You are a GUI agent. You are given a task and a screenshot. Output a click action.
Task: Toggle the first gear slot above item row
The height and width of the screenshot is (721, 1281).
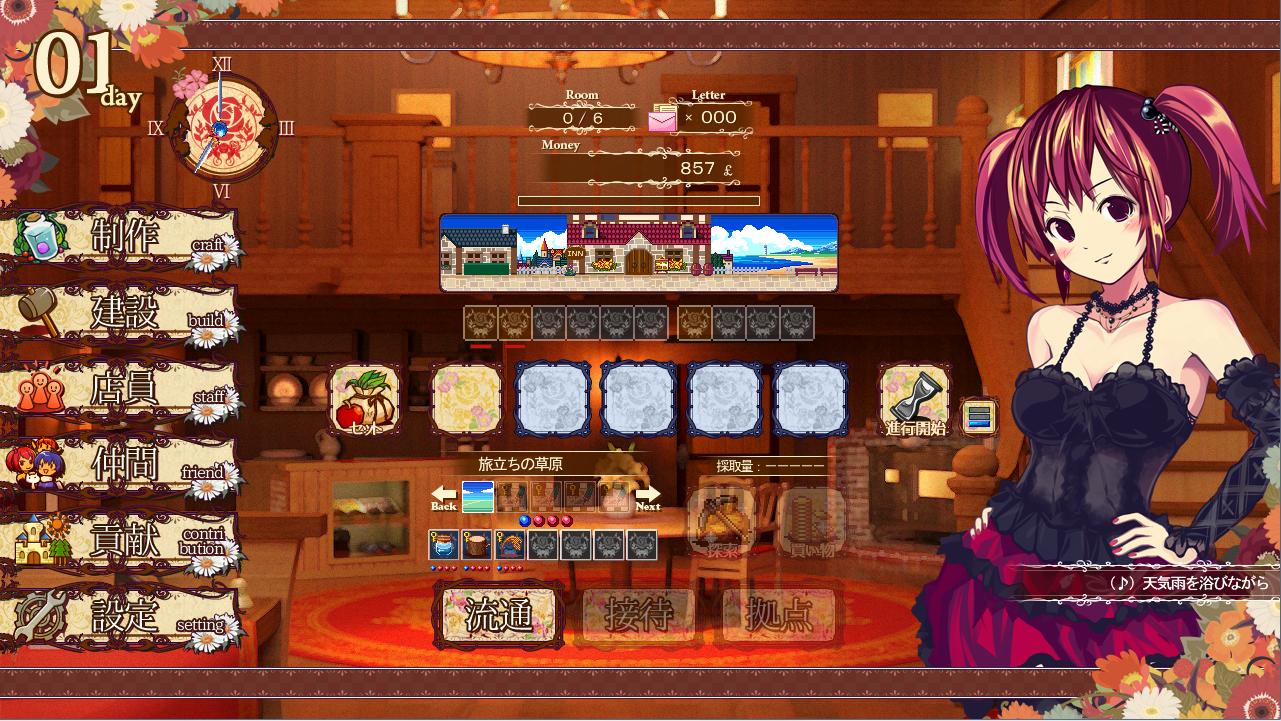(x=478, y=322)
